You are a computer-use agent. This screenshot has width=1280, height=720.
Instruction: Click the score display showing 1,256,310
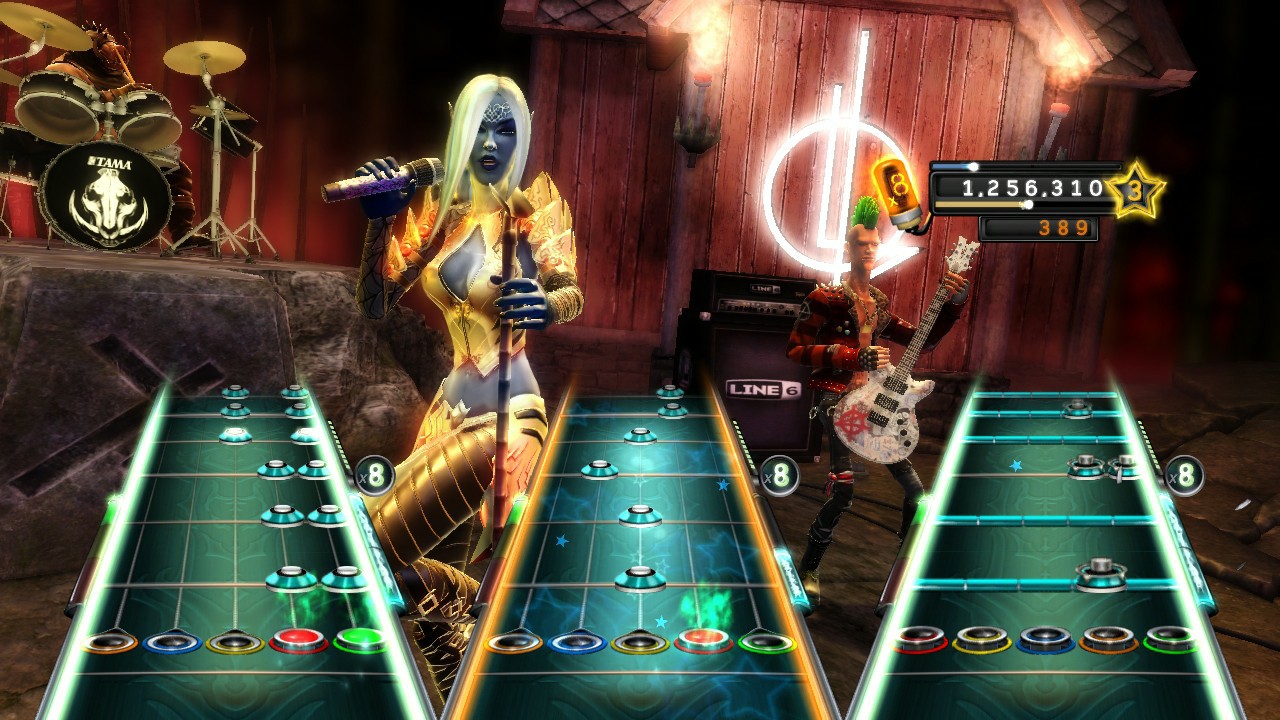(1033, 188)
